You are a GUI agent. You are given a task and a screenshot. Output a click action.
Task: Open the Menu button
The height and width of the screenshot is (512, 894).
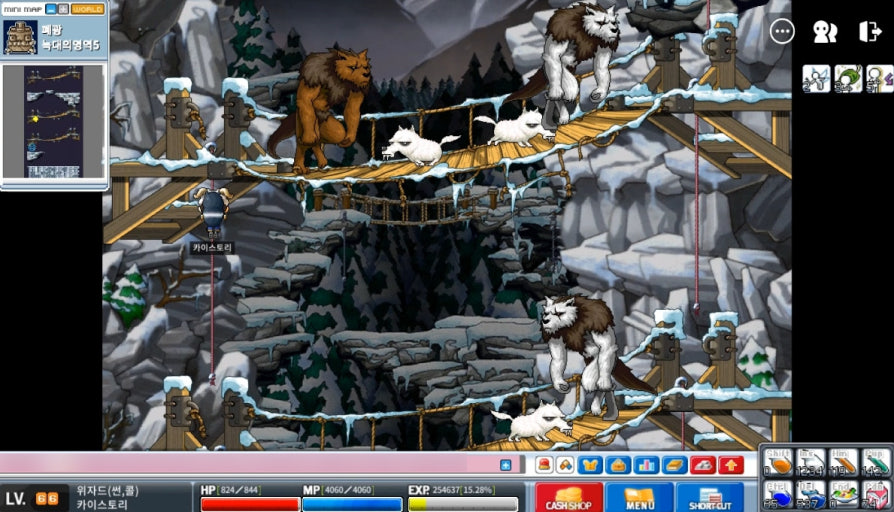pyautogui.click(x=639, y=497)
